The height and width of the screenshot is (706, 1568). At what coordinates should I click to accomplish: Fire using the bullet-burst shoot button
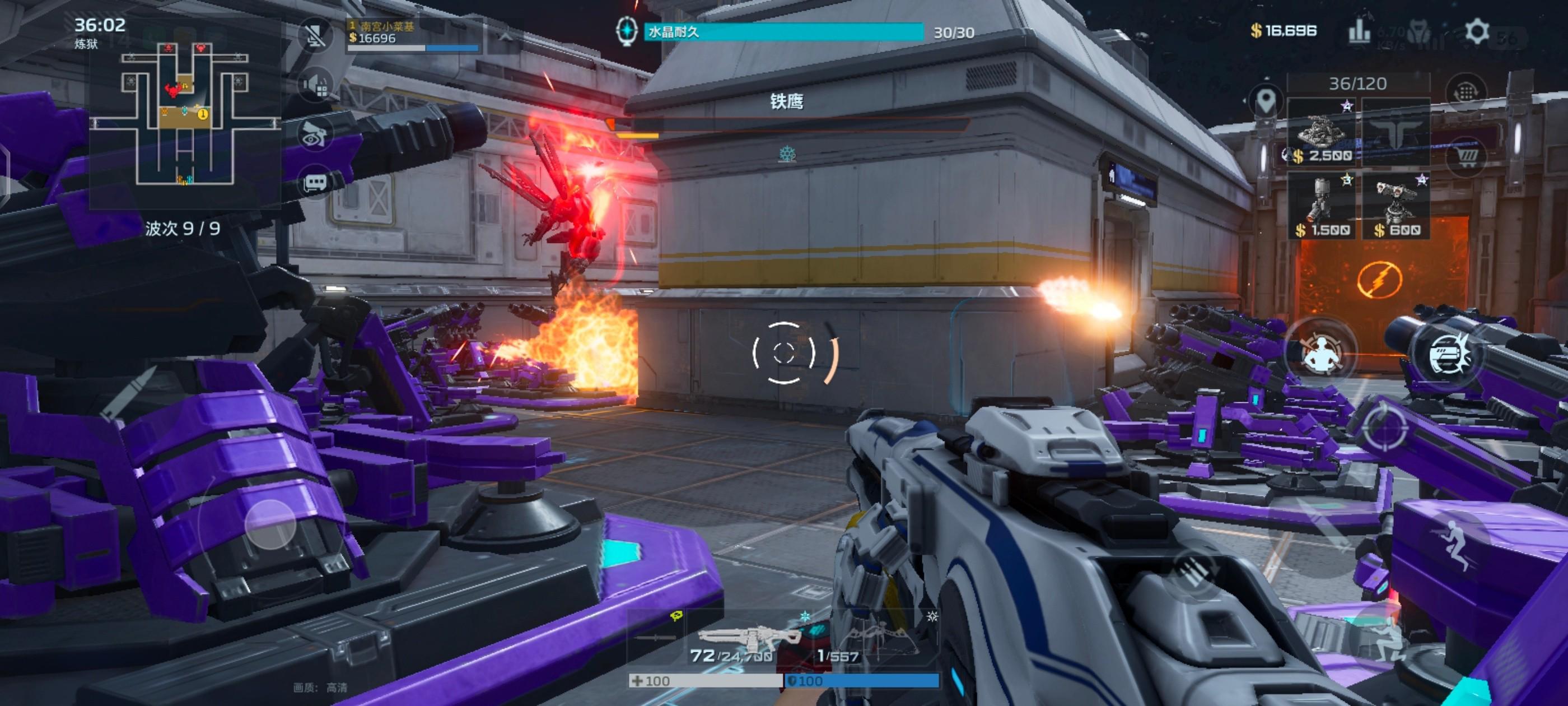coord(1448,354)
